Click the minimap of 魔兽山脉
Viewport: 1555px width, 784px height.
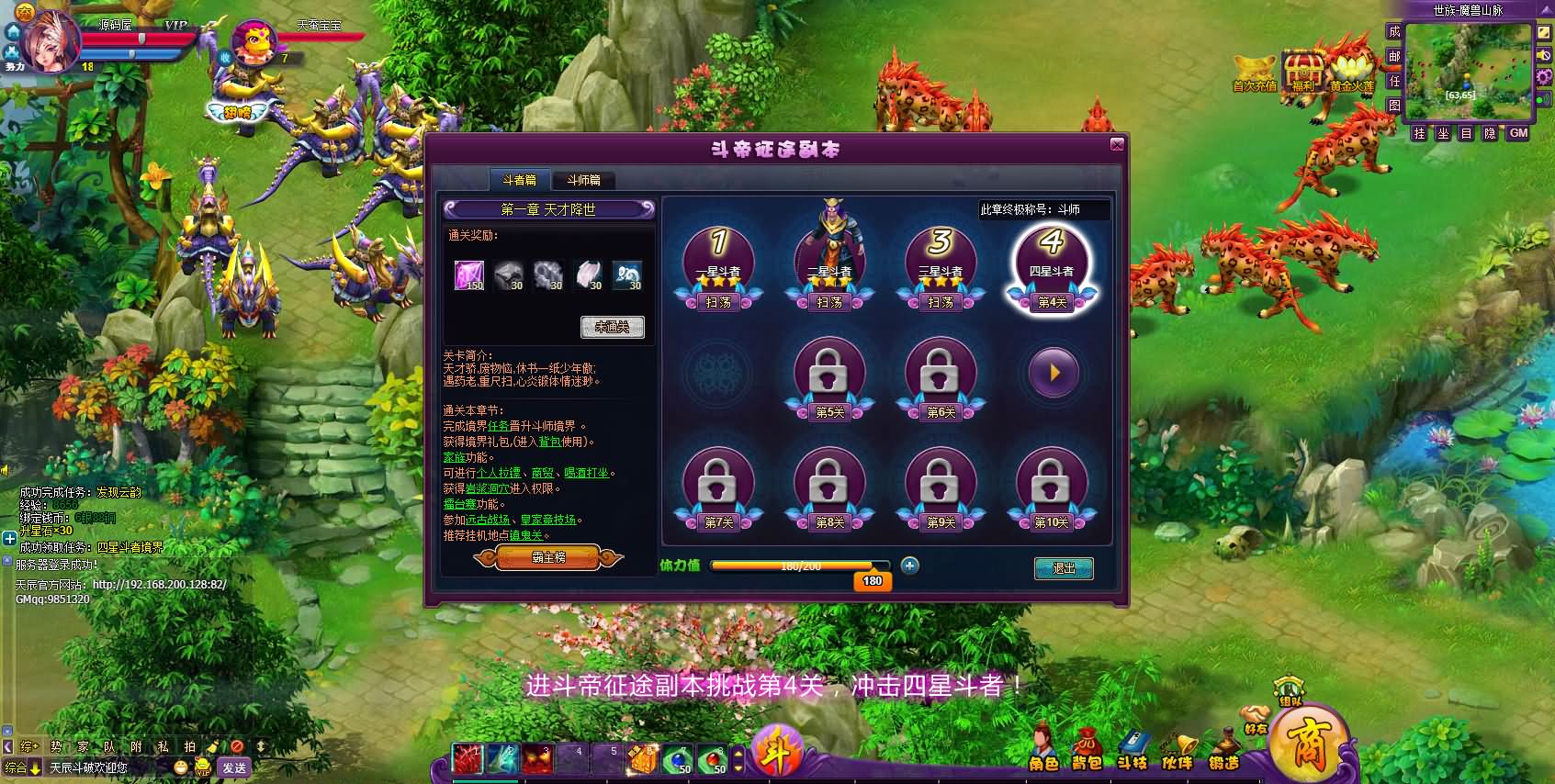point(1468,71)
